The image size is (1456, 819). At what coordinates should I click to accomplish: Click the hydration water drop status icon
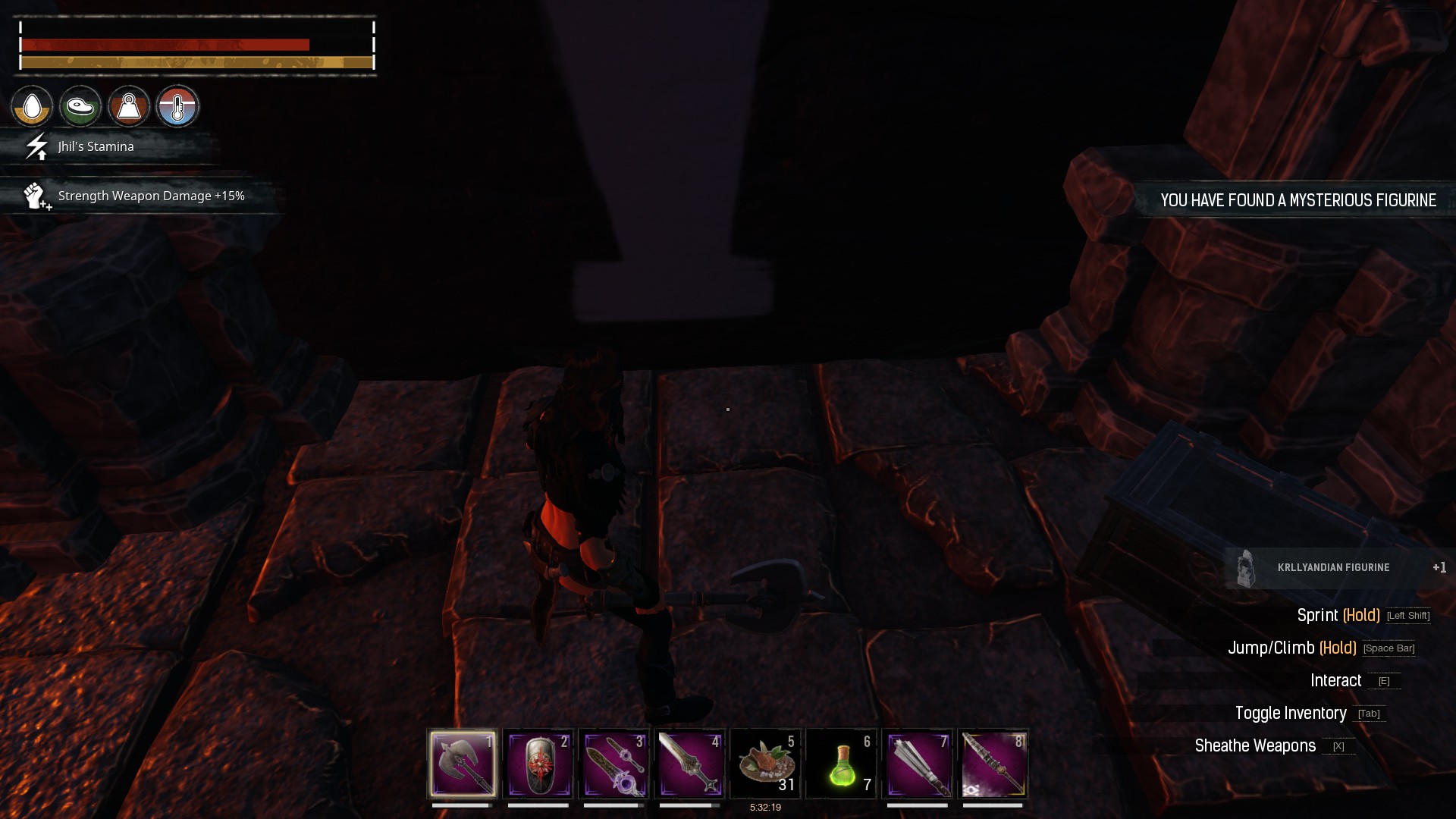(32, 106)
